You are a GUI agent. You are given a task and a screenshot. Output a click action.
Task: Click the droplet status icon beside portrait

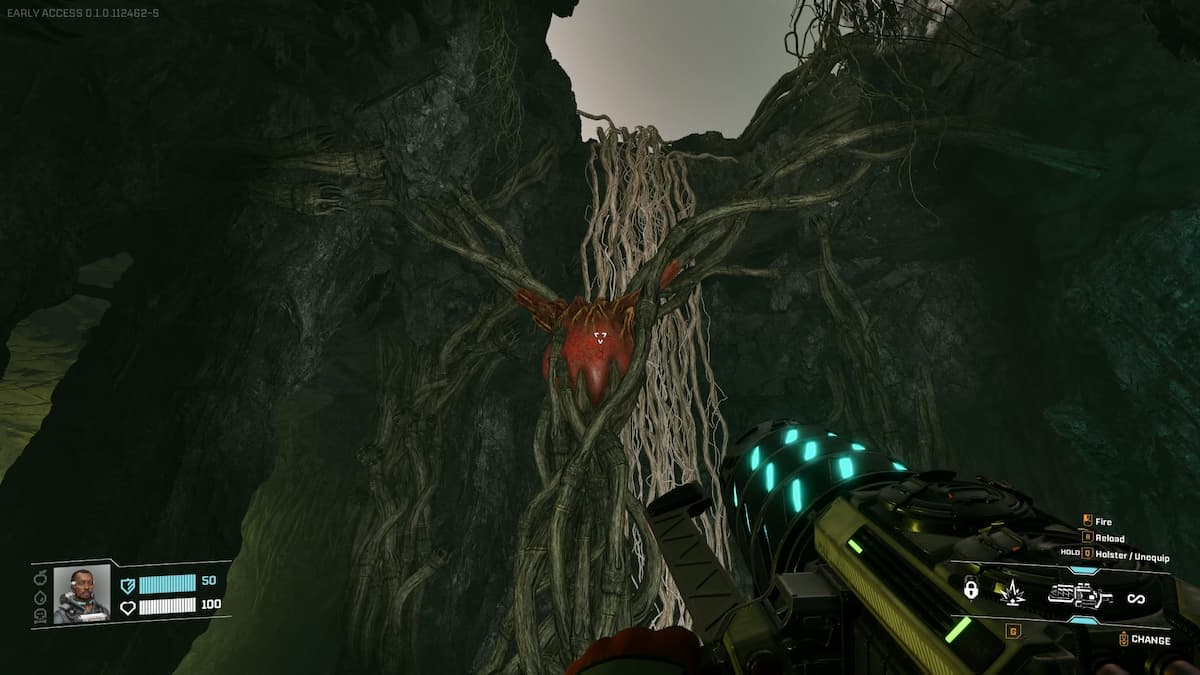(41, 597)
